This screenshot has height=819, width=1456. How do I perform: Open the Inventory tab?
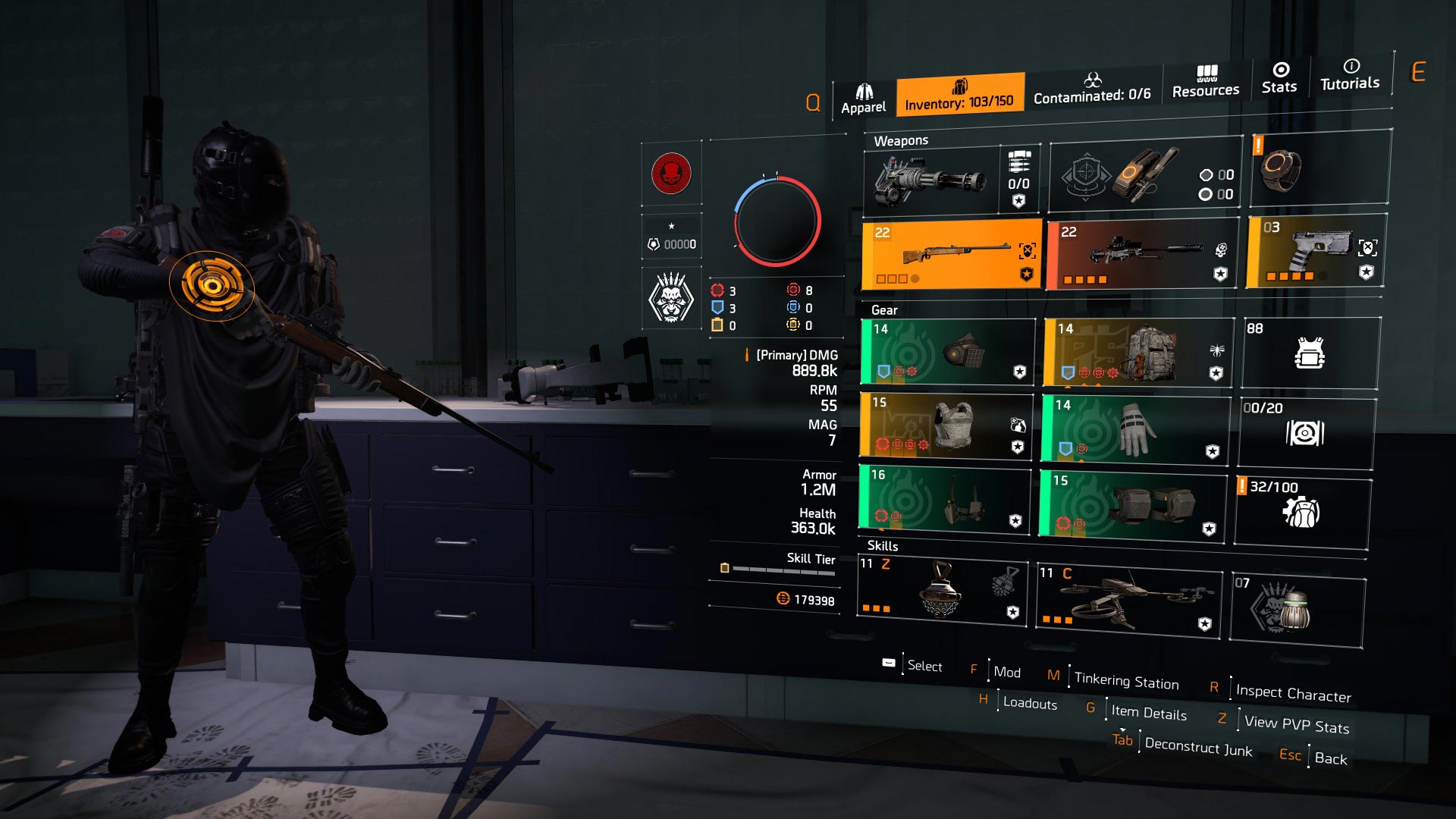(959, 94)
